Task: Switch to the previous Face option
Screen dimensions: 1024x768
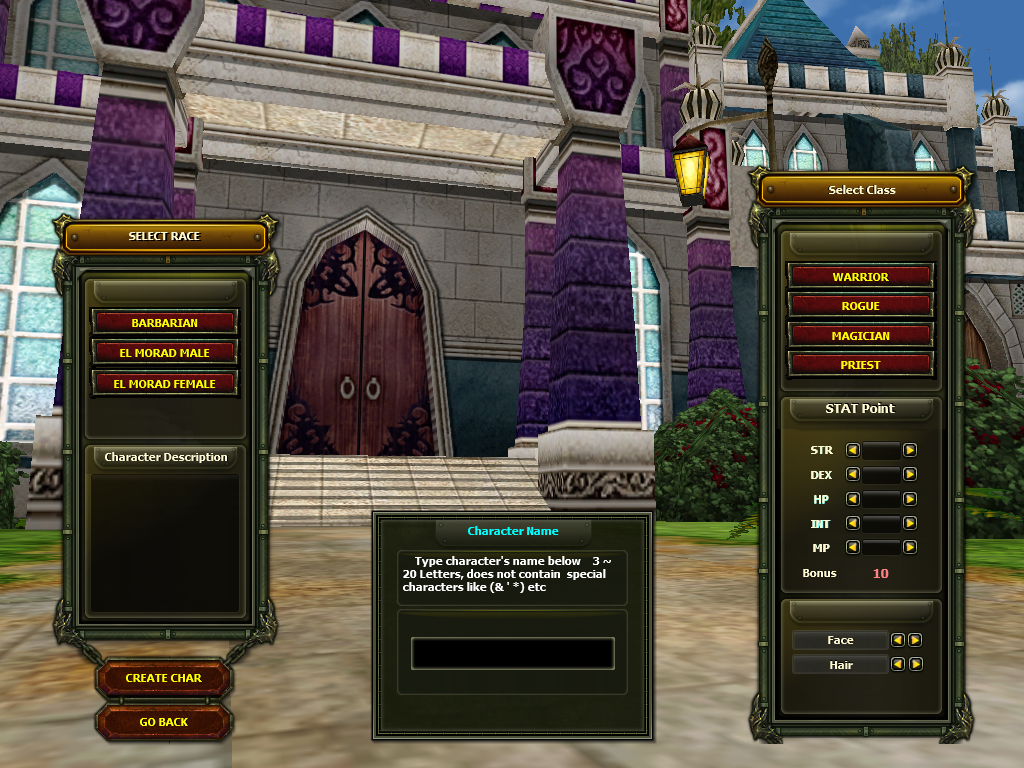Action: coord(898,640)
